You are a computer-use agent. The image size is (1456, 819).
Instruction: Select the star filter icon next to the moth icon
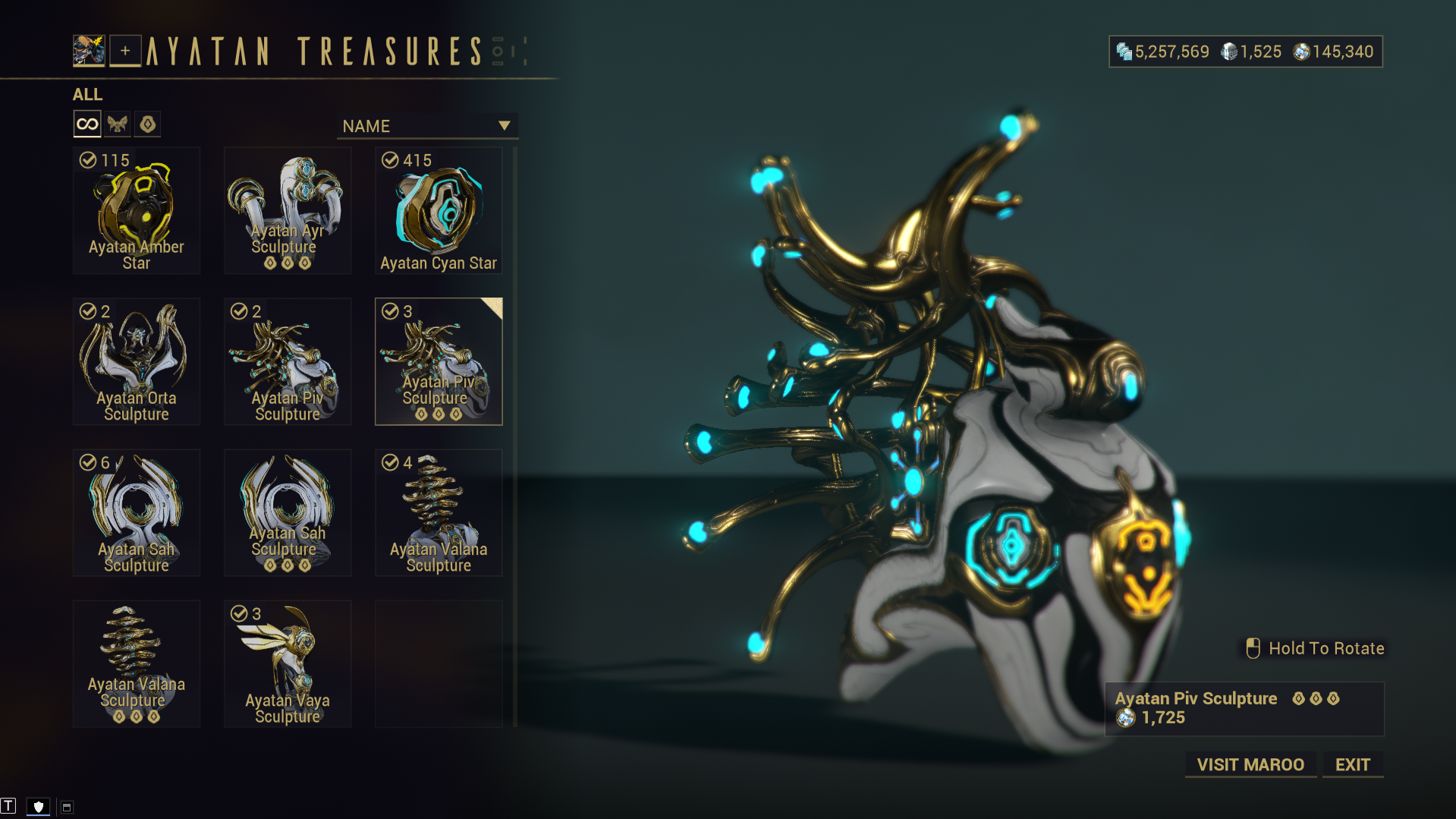[x=147, y=123]
